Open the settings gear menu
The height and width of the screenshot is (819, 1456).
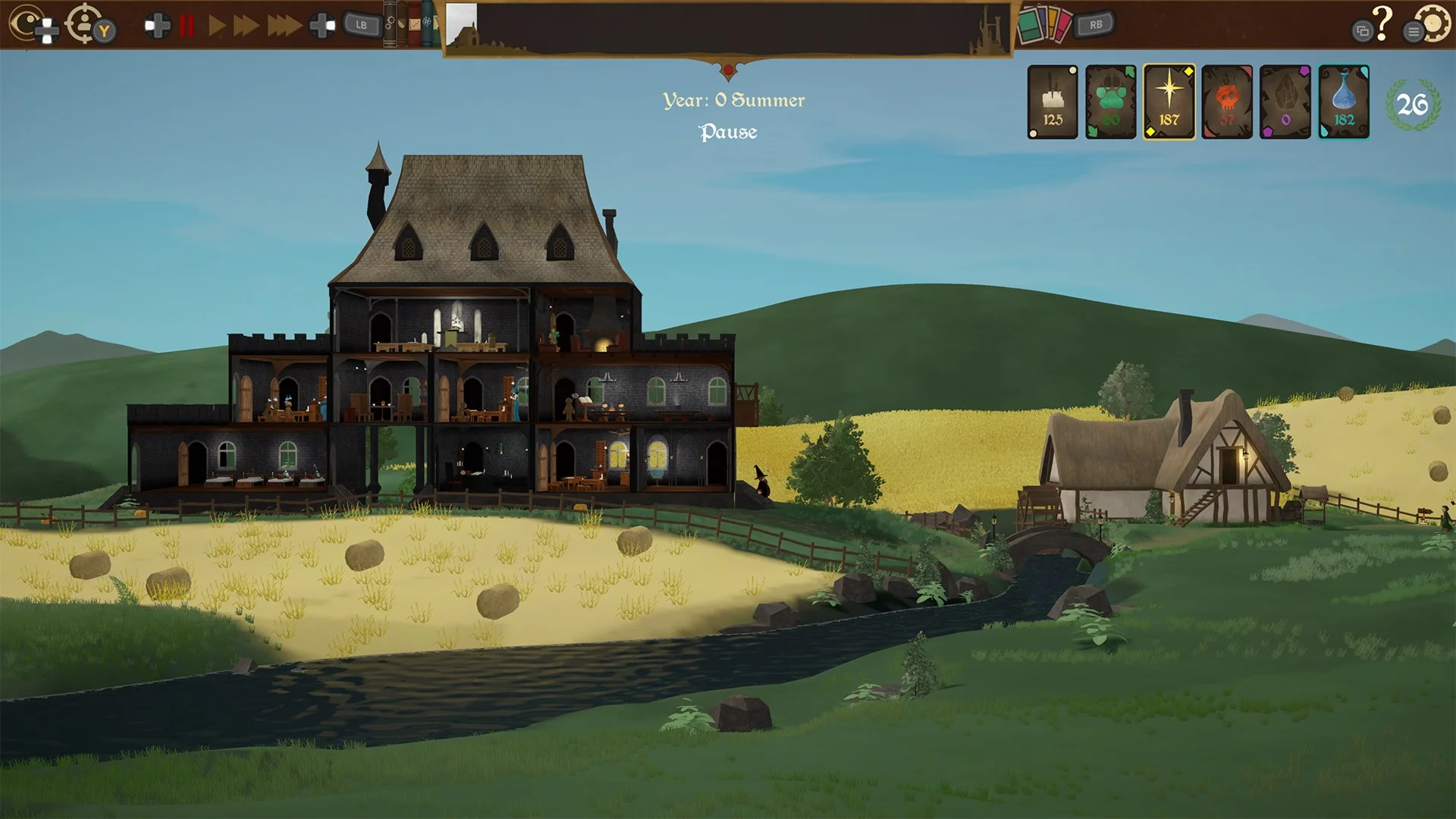point(1433,24)
